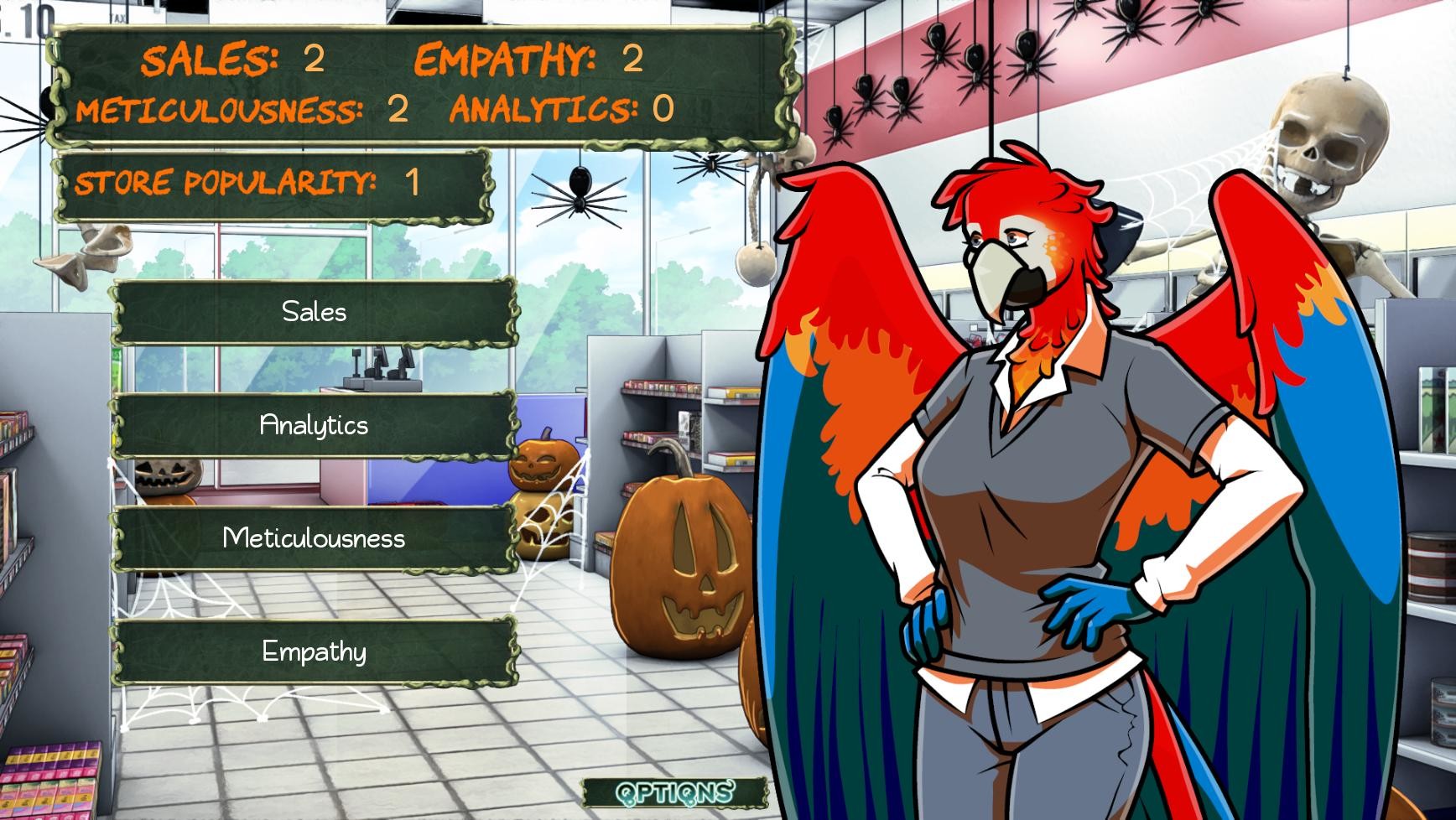
Task: Select the Analytics skill option
Action: pyautogui.click(x=315, y=426)
